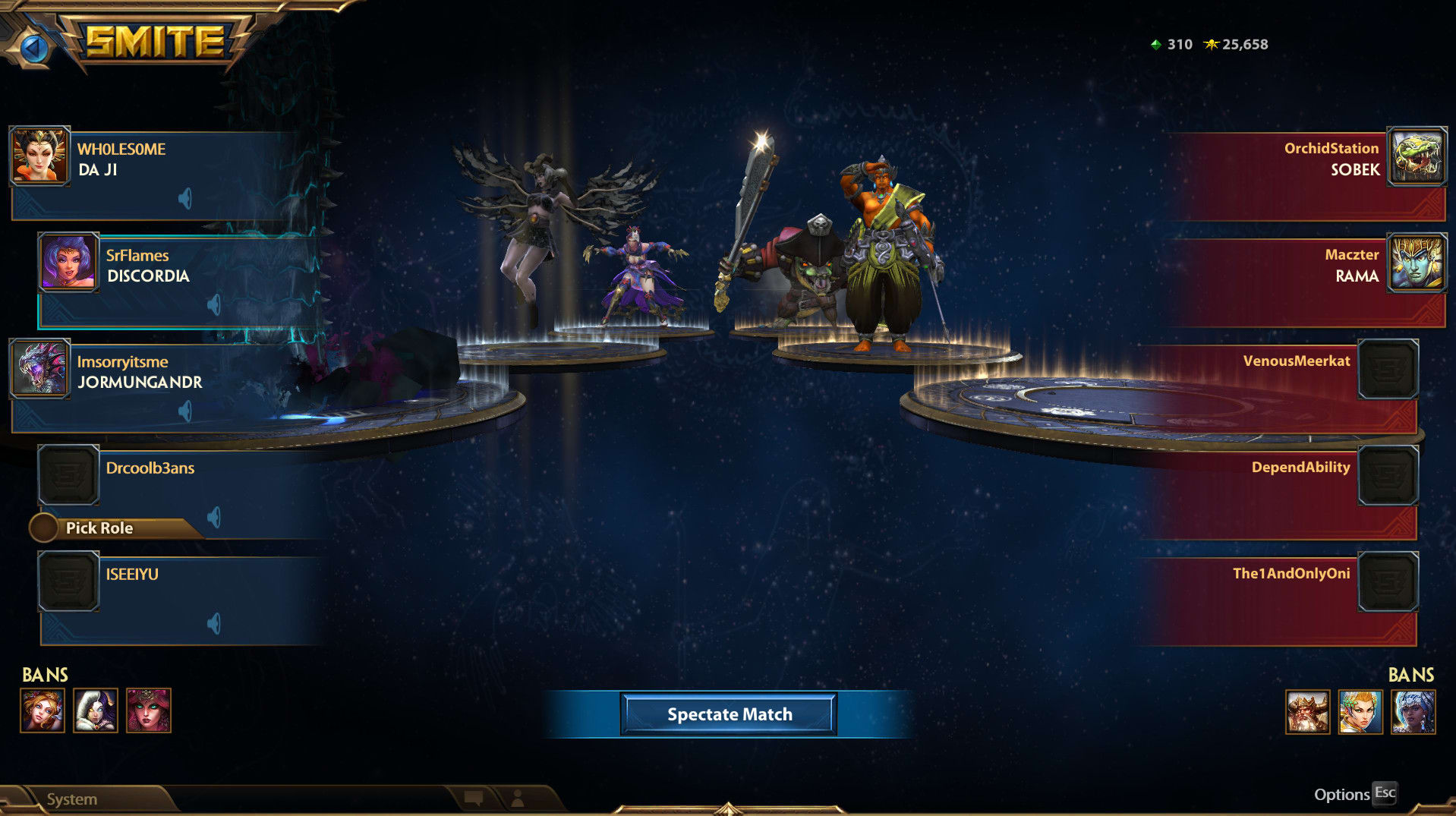Mute Drcoolb3ans using the speaker icon
This screenshot has width=1456, height=816.
point(214,518)
